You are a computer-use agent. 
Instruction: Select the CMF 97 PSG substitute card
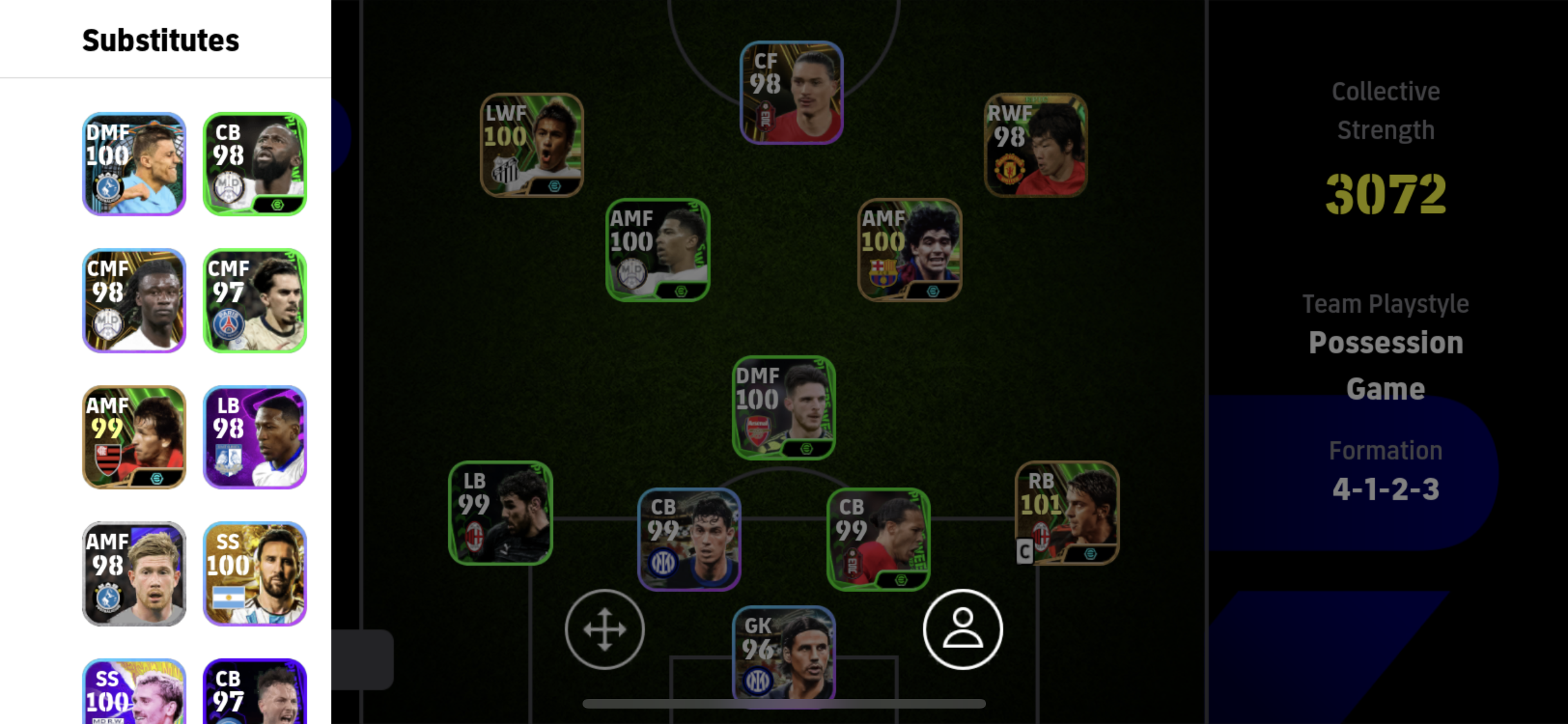pos(255,301)
